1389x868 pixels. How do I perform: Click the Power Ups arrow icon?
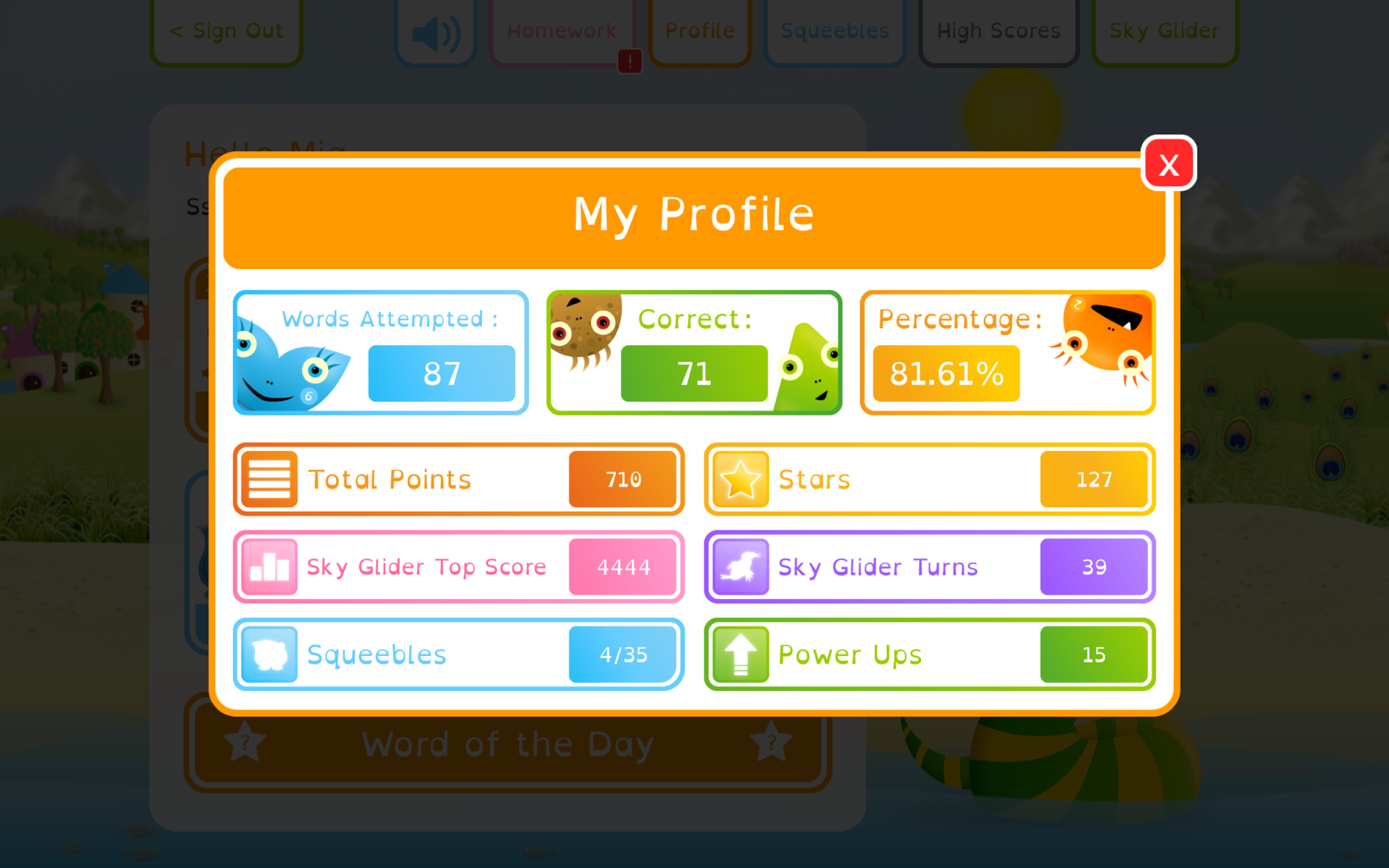(740, 654)
